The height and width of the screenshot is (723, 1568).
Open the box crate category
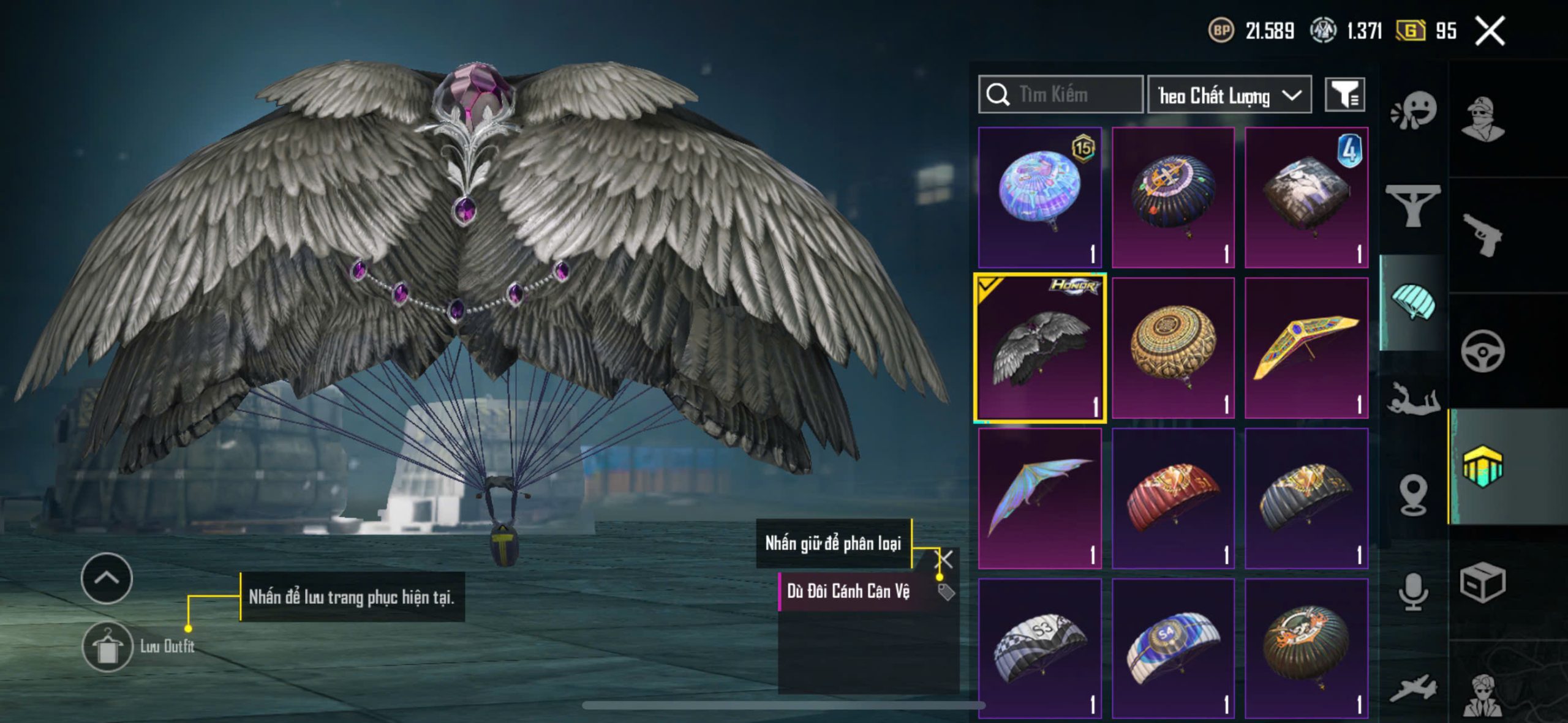pos(1482,582)
